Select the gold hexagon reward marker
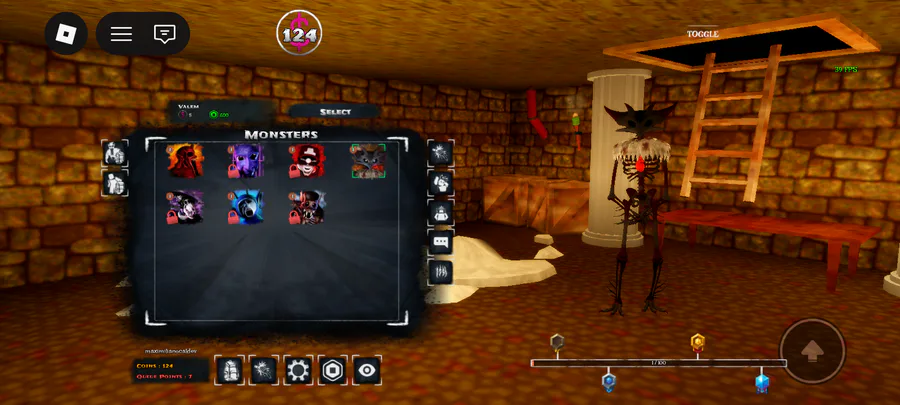 (x=698, y=342)
